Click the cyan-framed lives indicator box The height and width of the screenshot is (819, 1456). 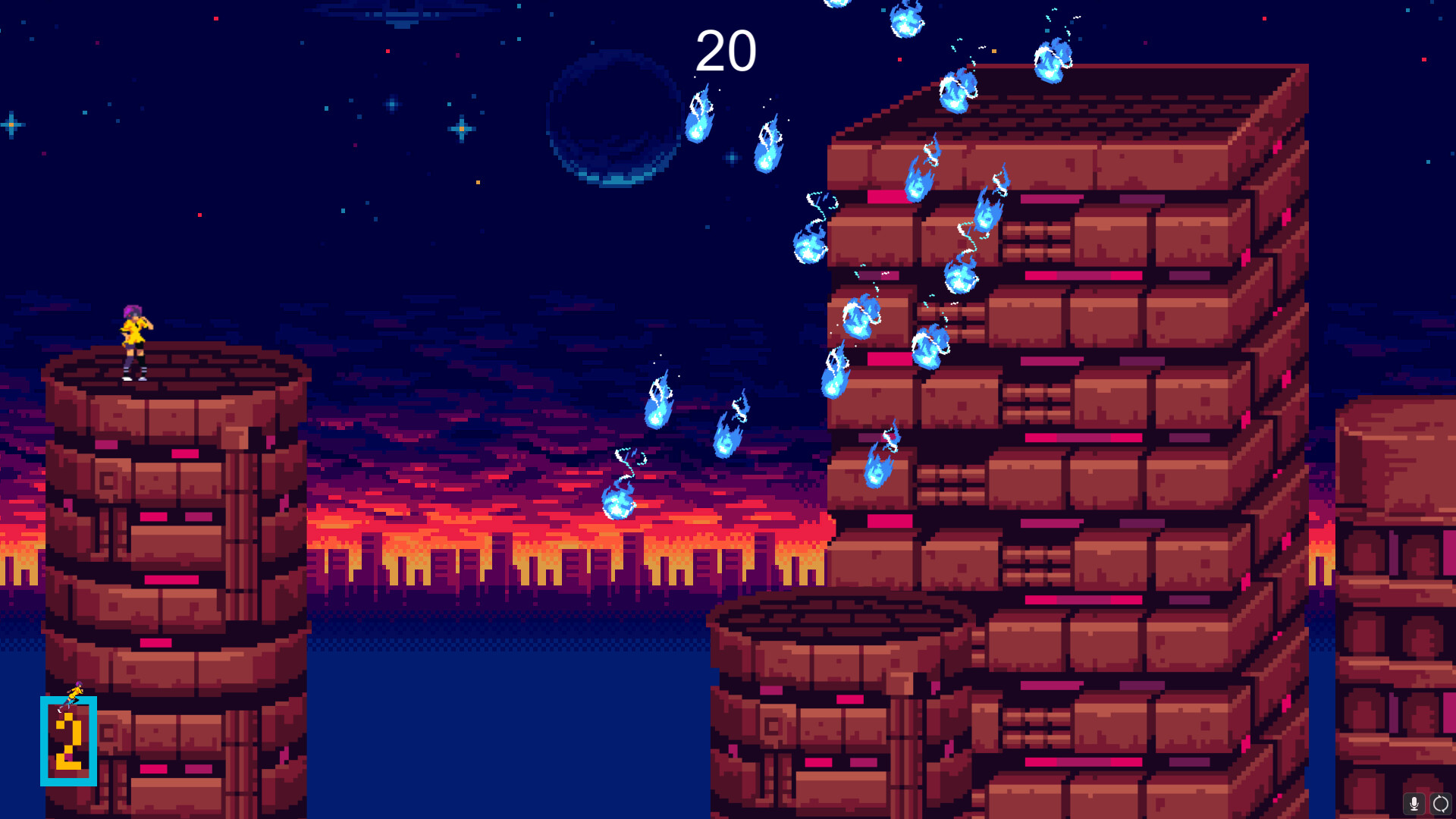coord(67,739)
